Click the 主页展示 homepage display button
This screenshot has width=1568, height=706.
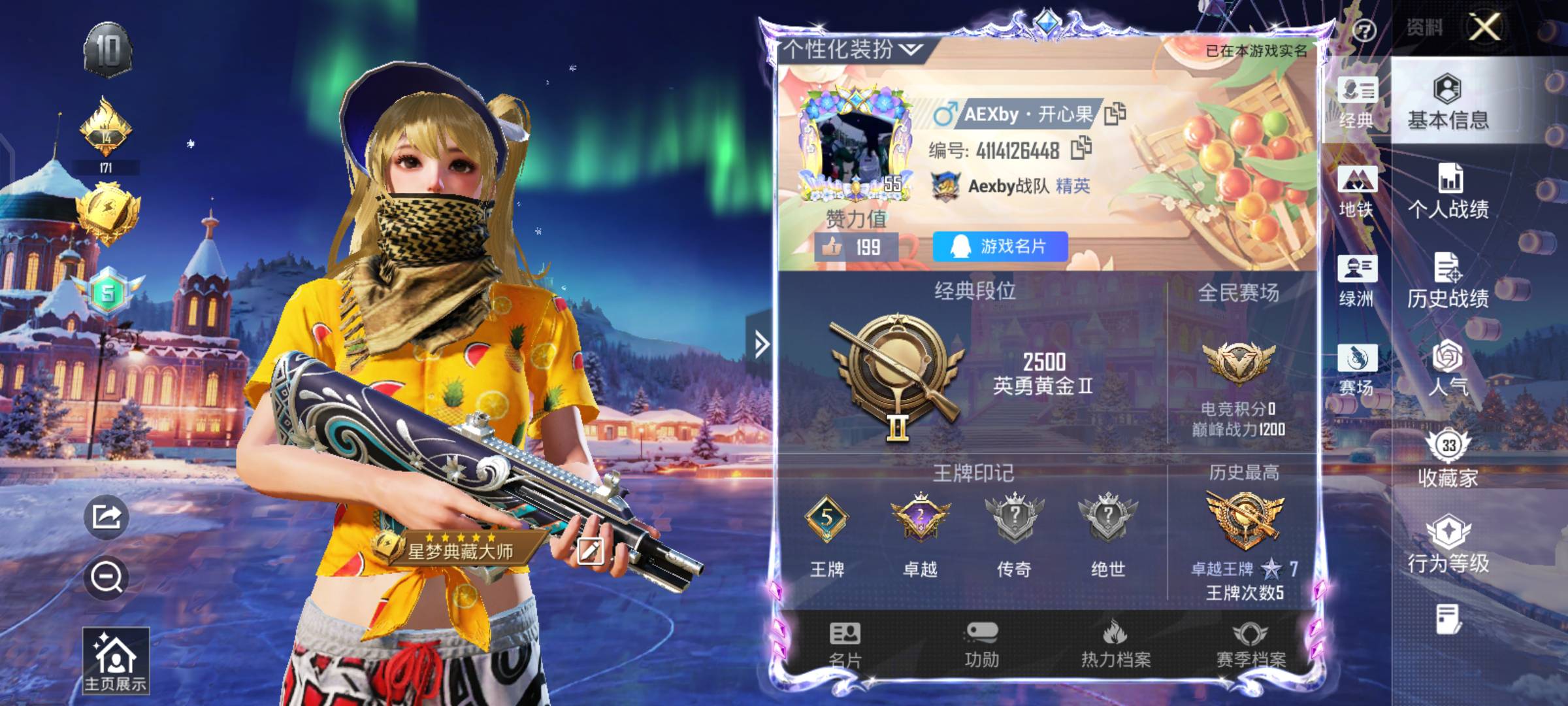[x=116, y=660]
